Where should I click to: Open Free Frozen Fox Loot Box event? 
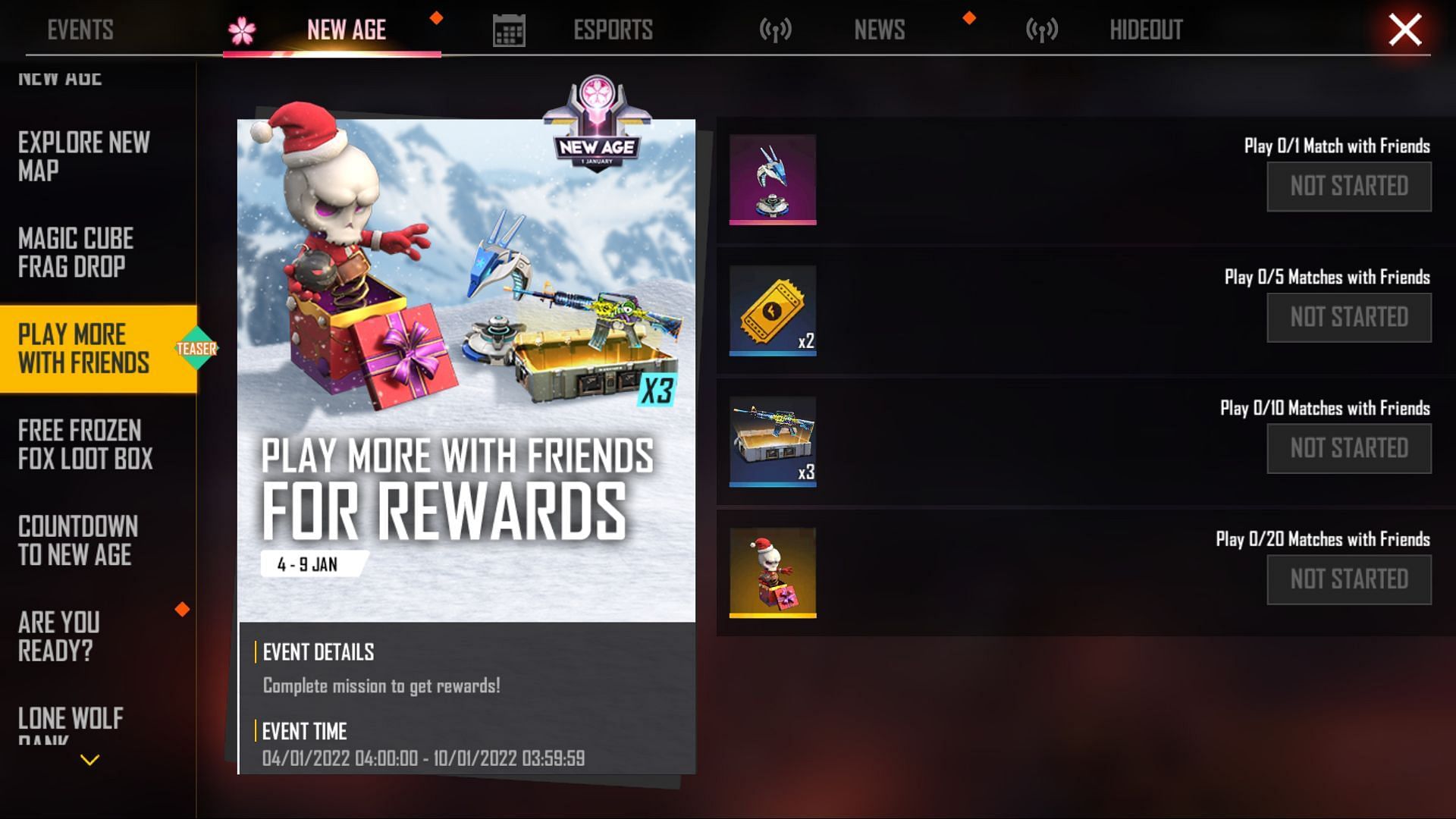click(85, 444)
